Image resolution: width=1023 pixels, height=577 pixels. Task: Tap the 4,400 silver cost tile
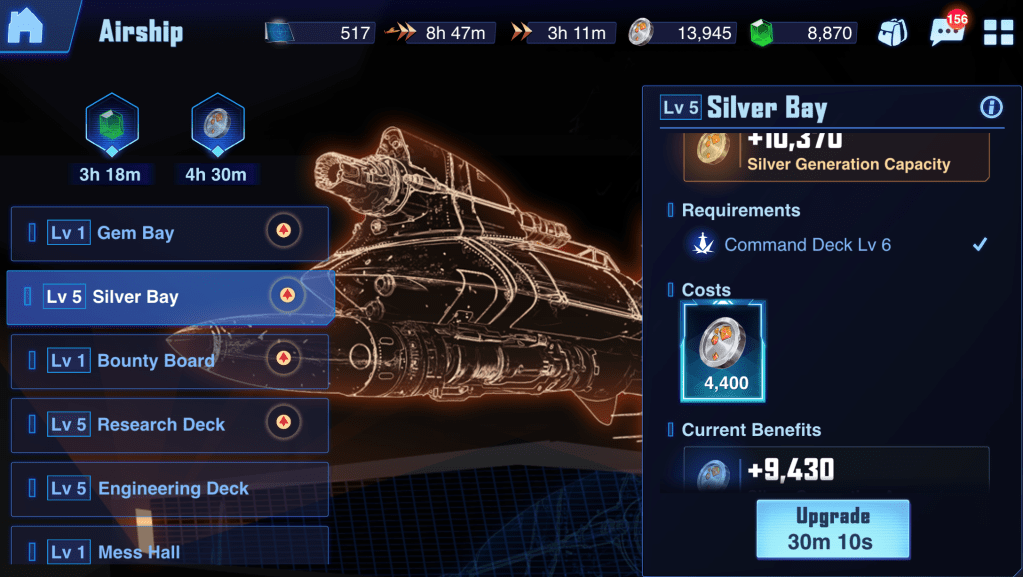click(722, 351)
